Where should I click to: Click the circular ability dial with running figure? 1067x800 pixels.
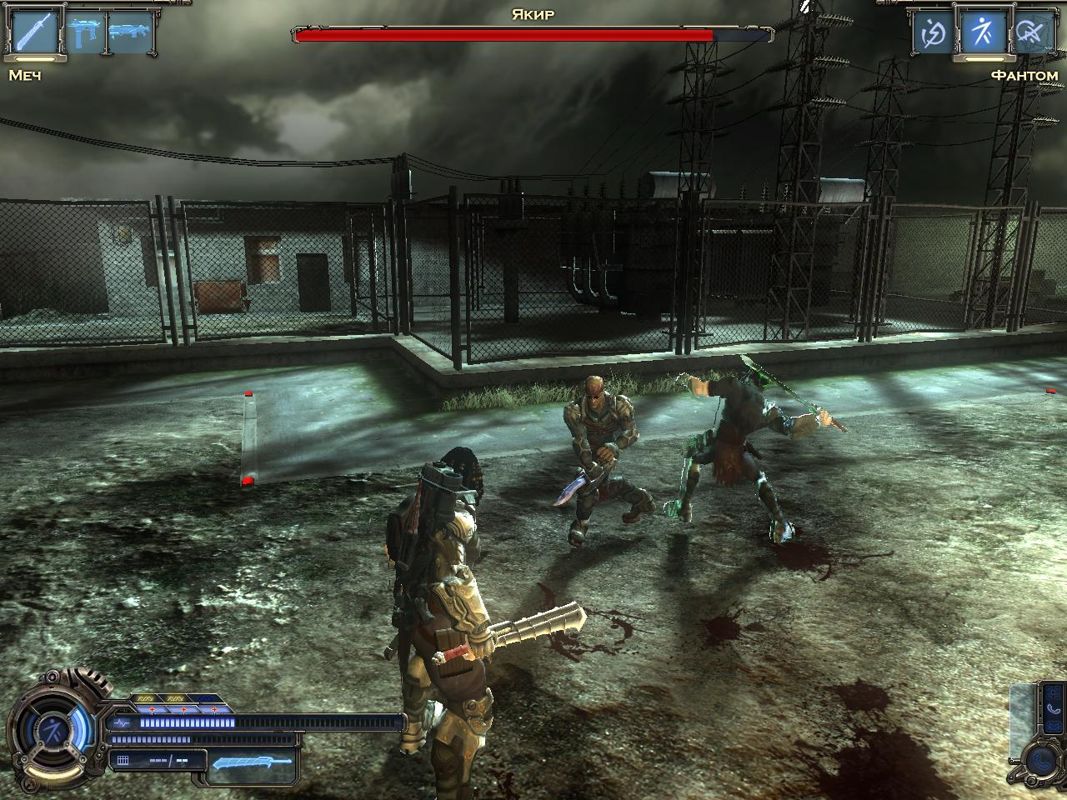tap(54, 727)
